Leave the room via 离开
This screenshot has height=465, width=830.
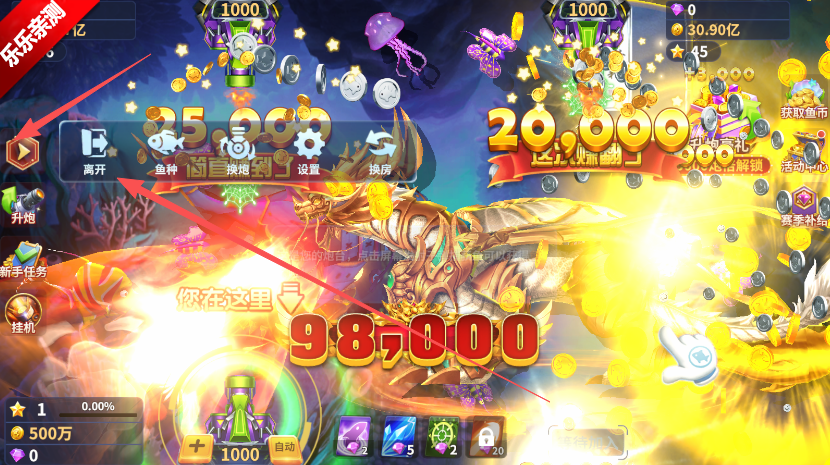click(95, 152)
